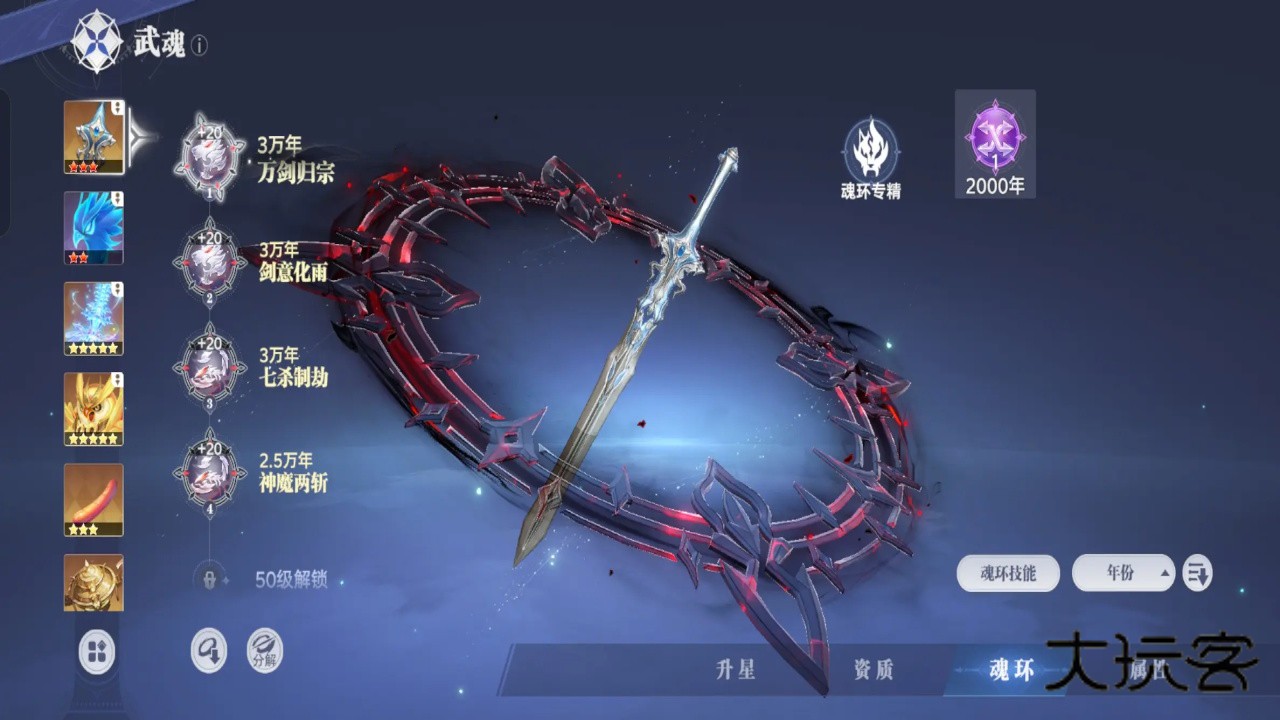Viewport: 1280px width, 720px height.
Task: Select the 剑意化雨 soul skill icon
Action: [x=207, y=260]
